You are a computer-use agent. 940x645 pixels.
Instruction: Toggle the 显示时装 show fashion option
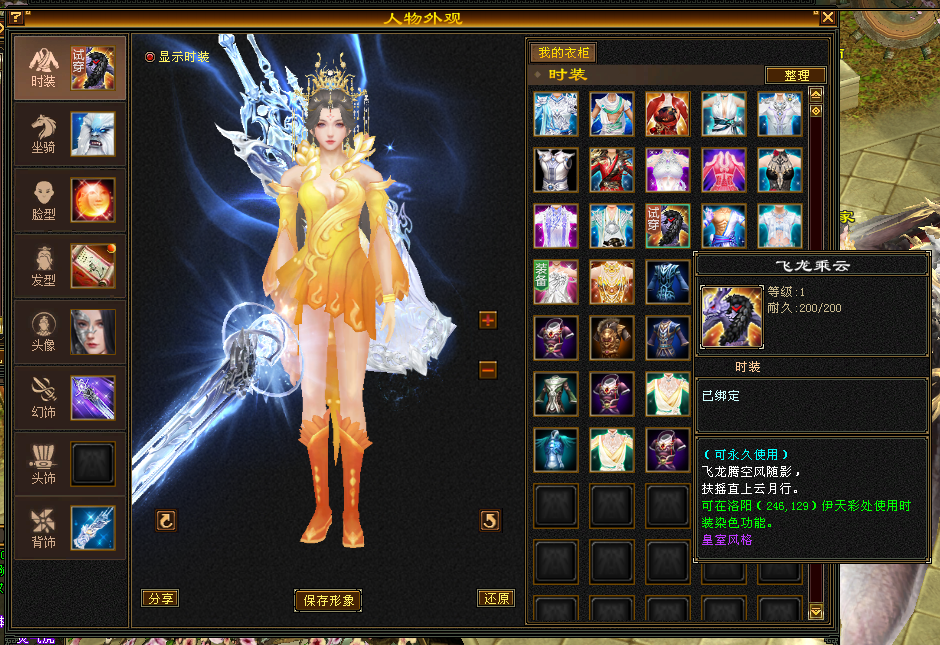point(150,57)
